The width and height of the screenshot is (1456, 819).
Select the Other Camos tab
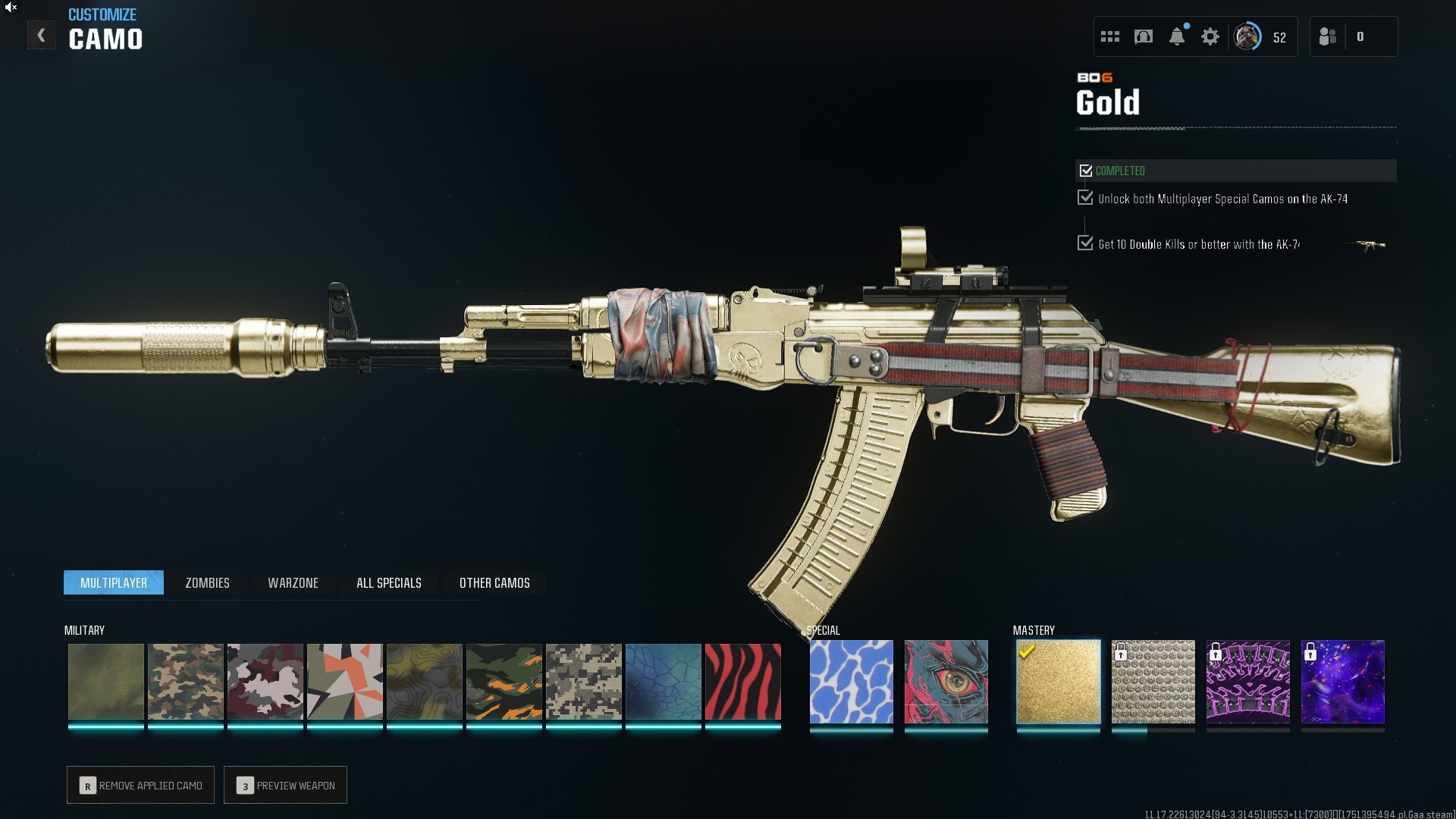(494, 582)
